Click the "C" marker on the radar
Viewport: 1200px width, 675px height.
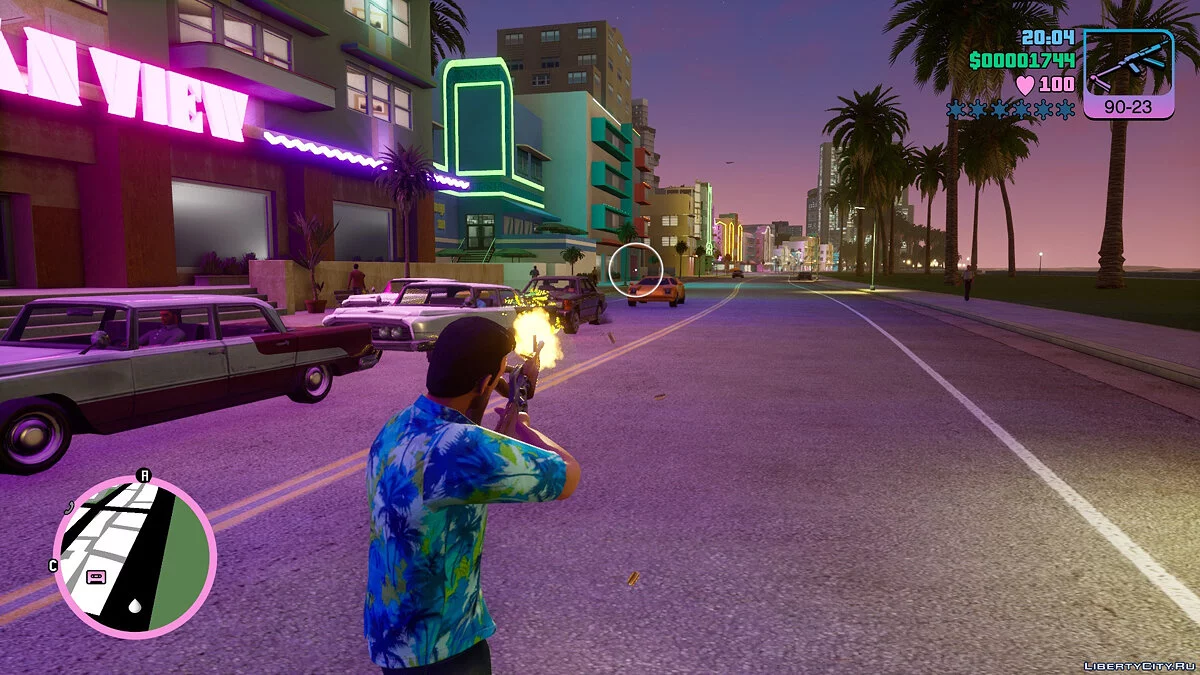[x=52, y=565]
